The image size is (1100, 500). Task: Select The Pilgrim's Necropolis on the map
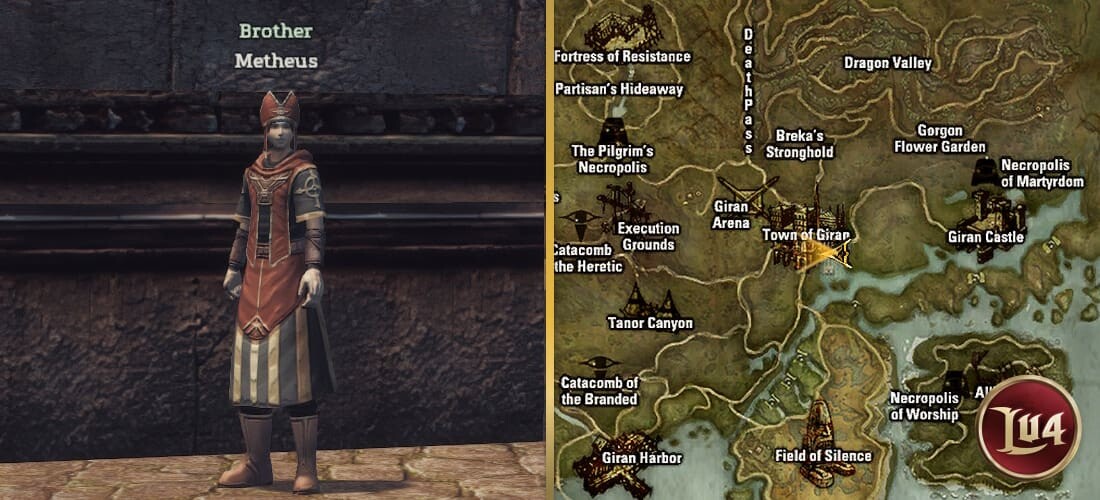coord(612,134)
